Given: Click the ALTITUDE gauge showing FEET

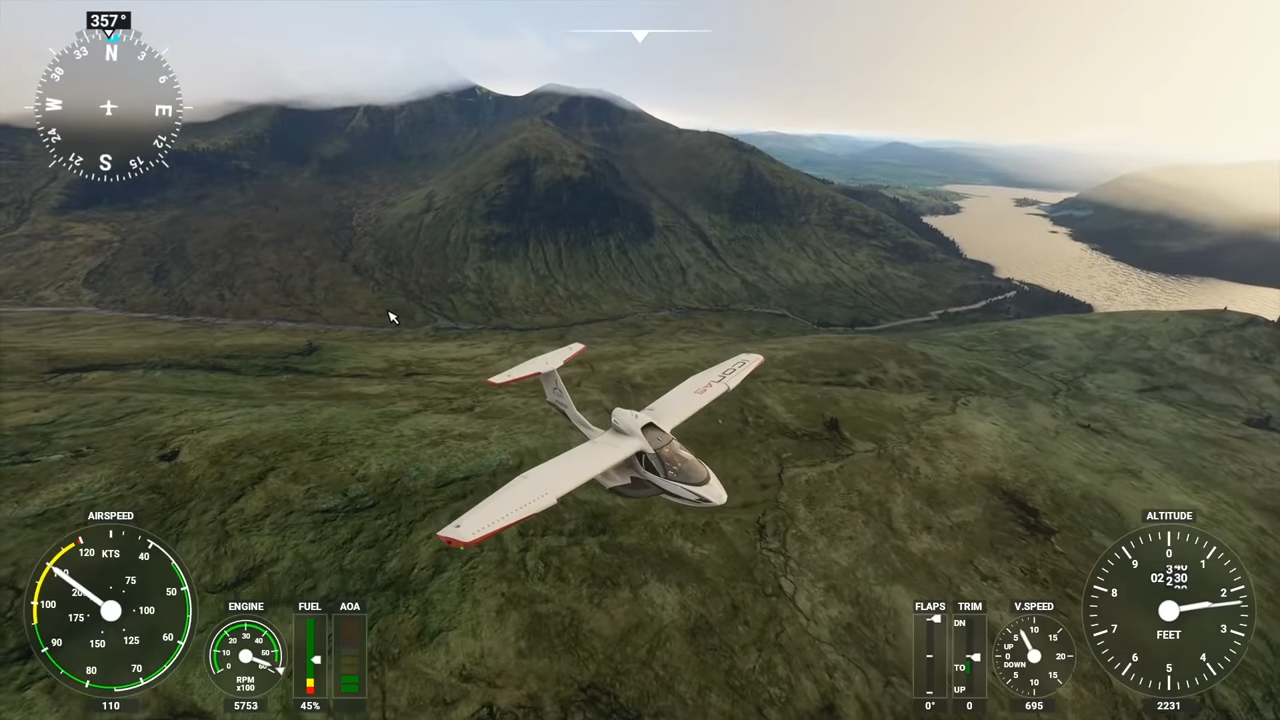Looking at the screenshot, I should point(1168,612).
